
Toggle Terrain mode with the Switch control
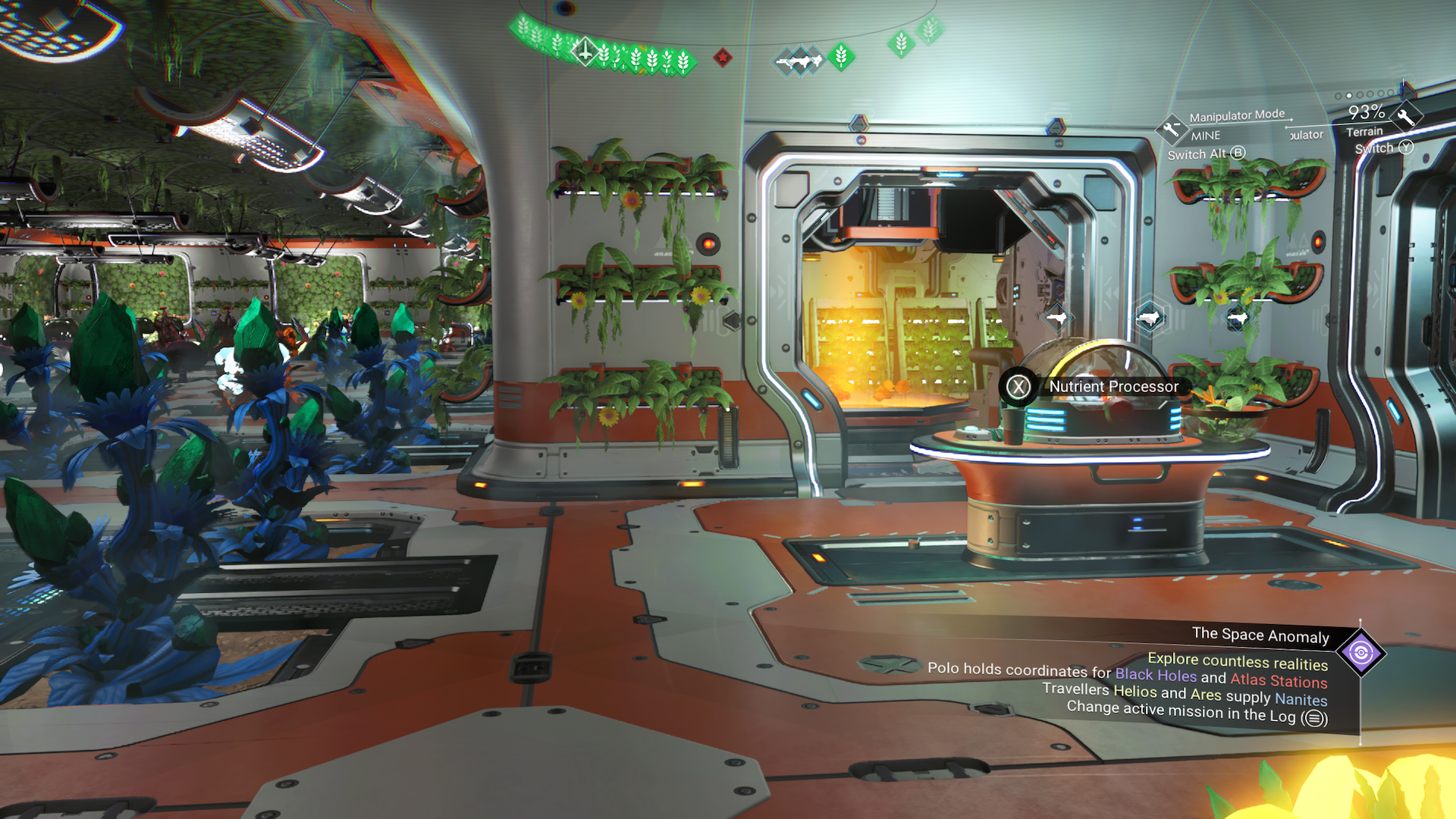click(1407, 148)
